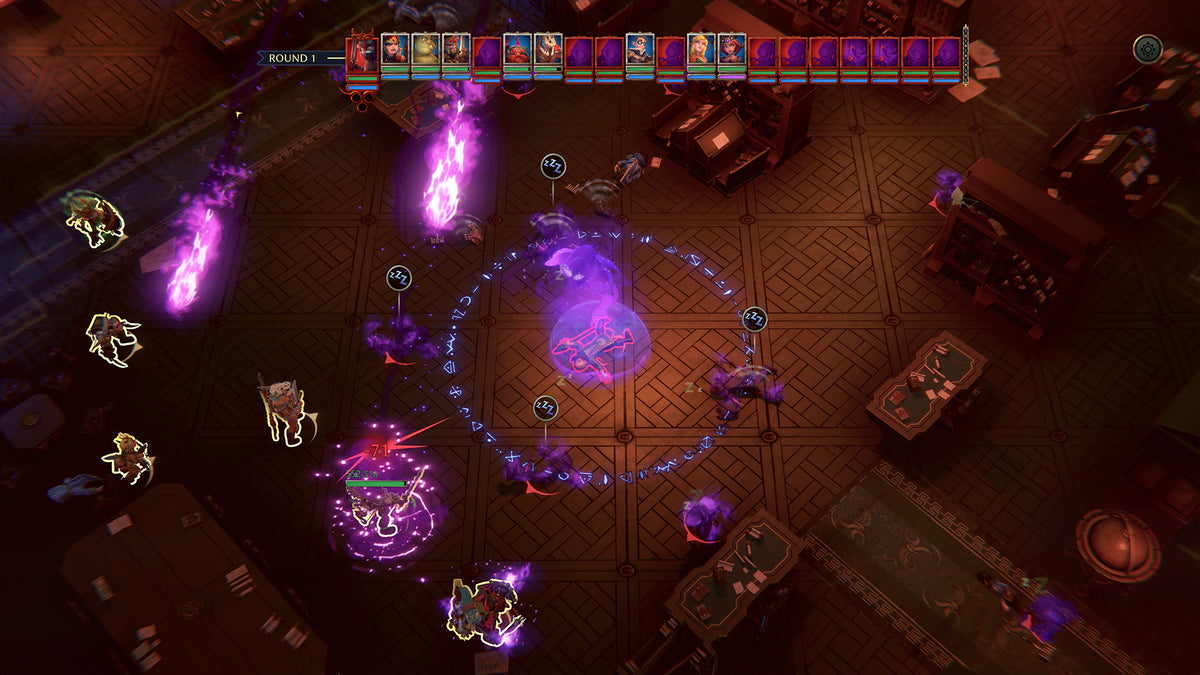Select the red-hooded woman turn portrait
The image size is (1200, 675).
[x=732, y=49]
